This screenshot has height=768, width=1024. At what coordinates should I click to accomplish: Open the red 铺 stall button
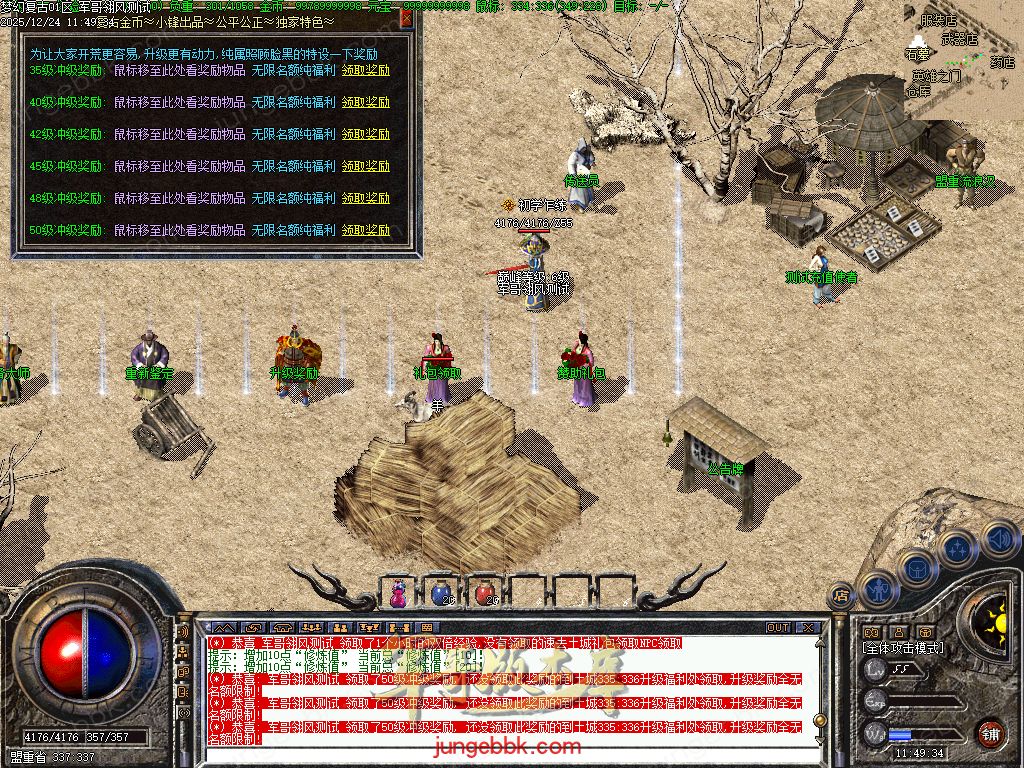990,732
